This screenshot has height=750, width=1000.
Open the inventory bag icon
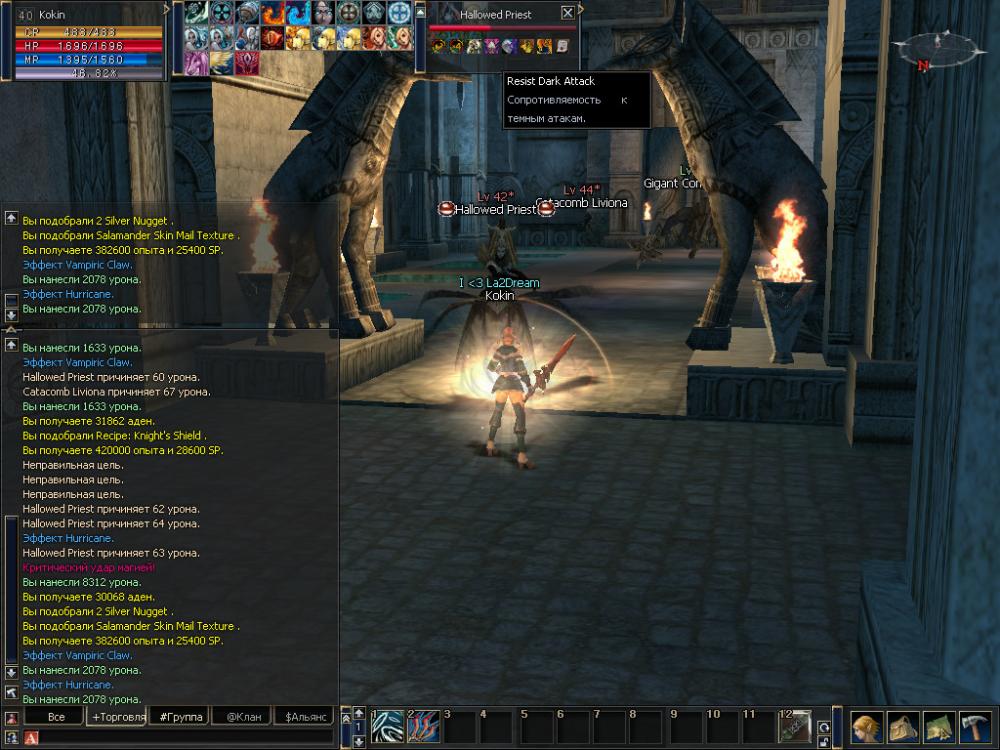coord(903,727)
